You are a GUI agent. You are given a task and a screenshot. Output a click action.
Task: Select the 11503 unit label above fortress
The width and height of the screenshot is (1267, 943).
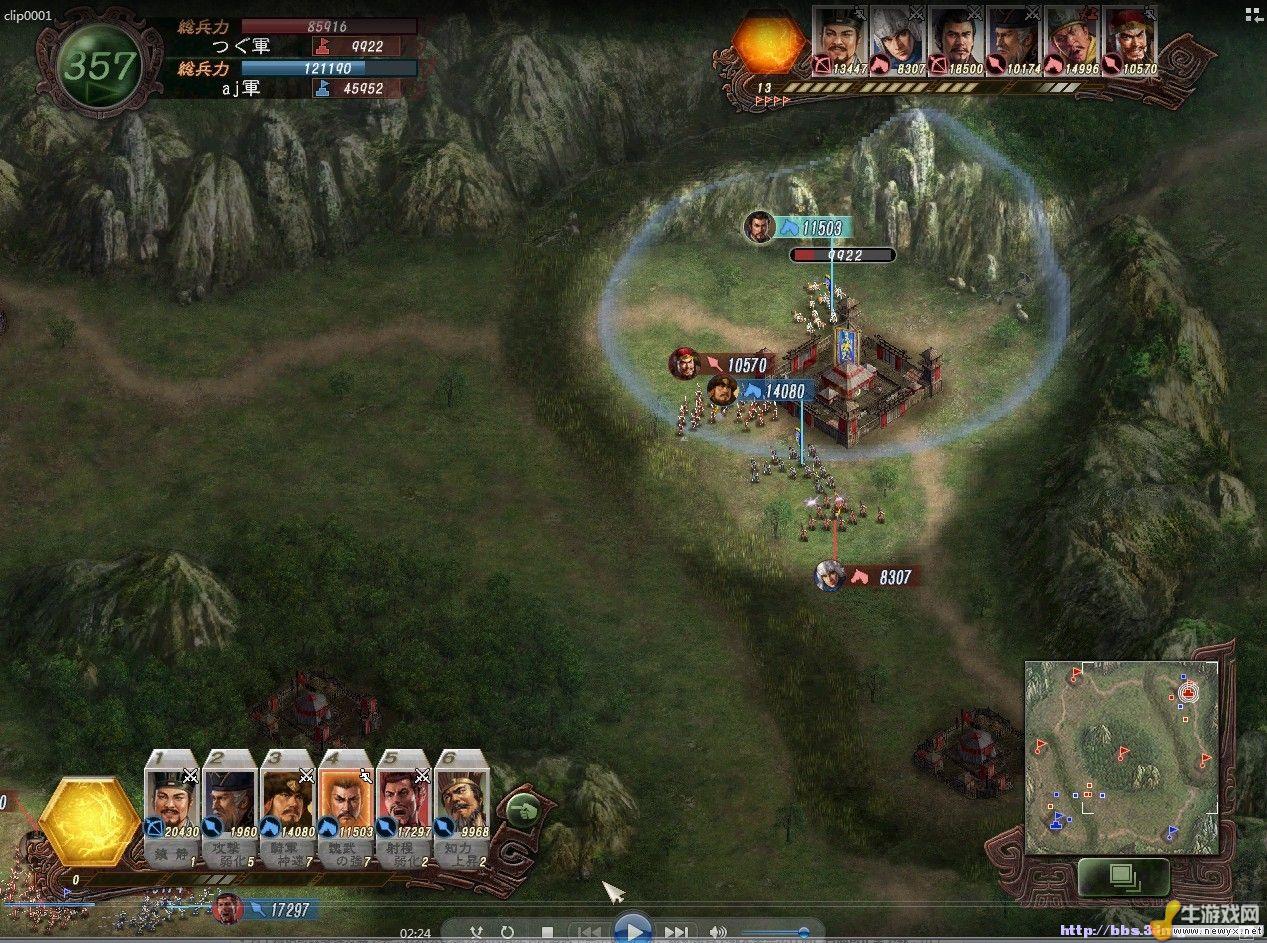[812, 228]
